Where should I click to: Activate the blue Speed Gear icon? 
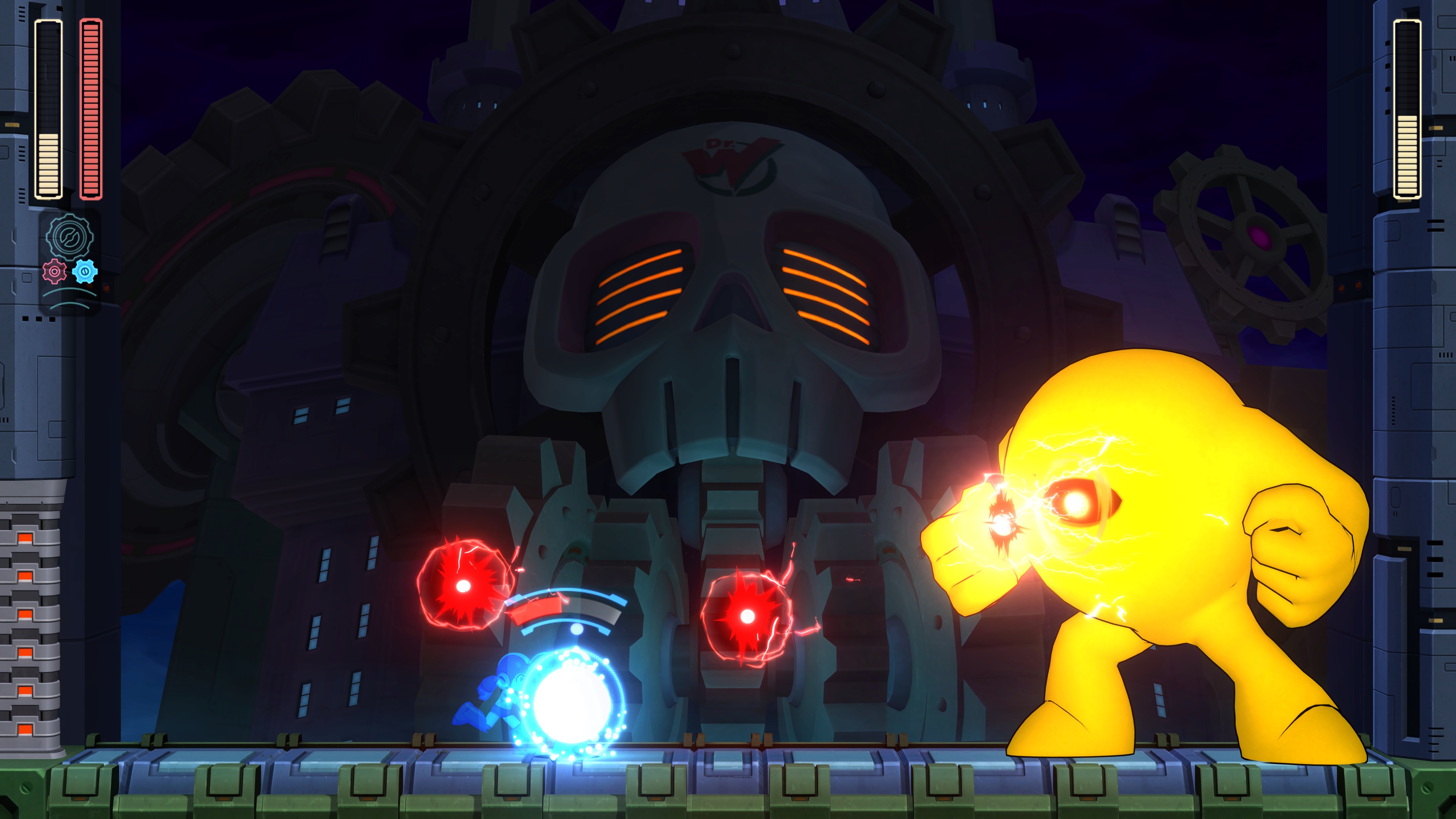click(85, 271)
